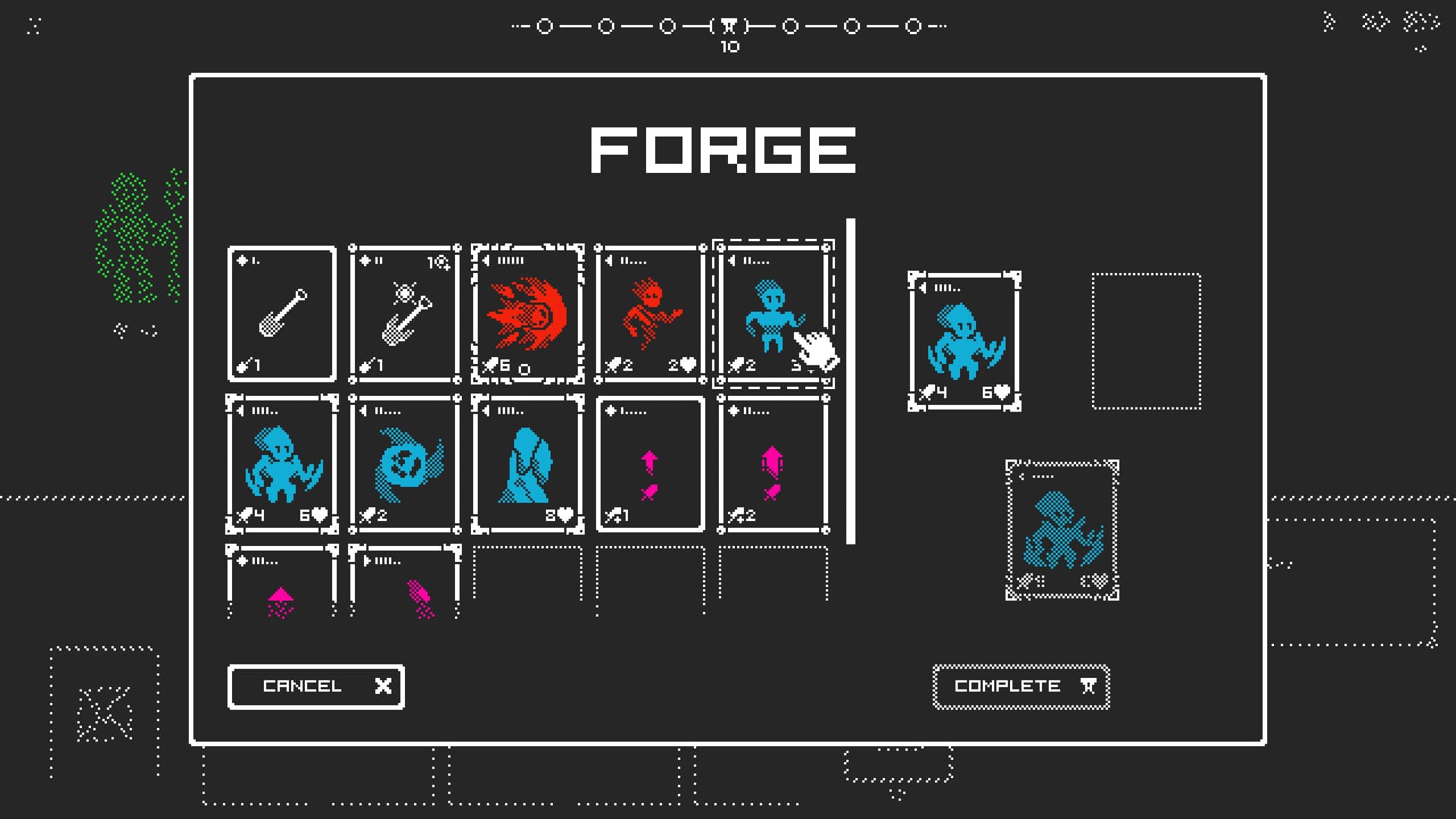
Task: Click the trophy node labeled 10
Action: click(729, 24)
